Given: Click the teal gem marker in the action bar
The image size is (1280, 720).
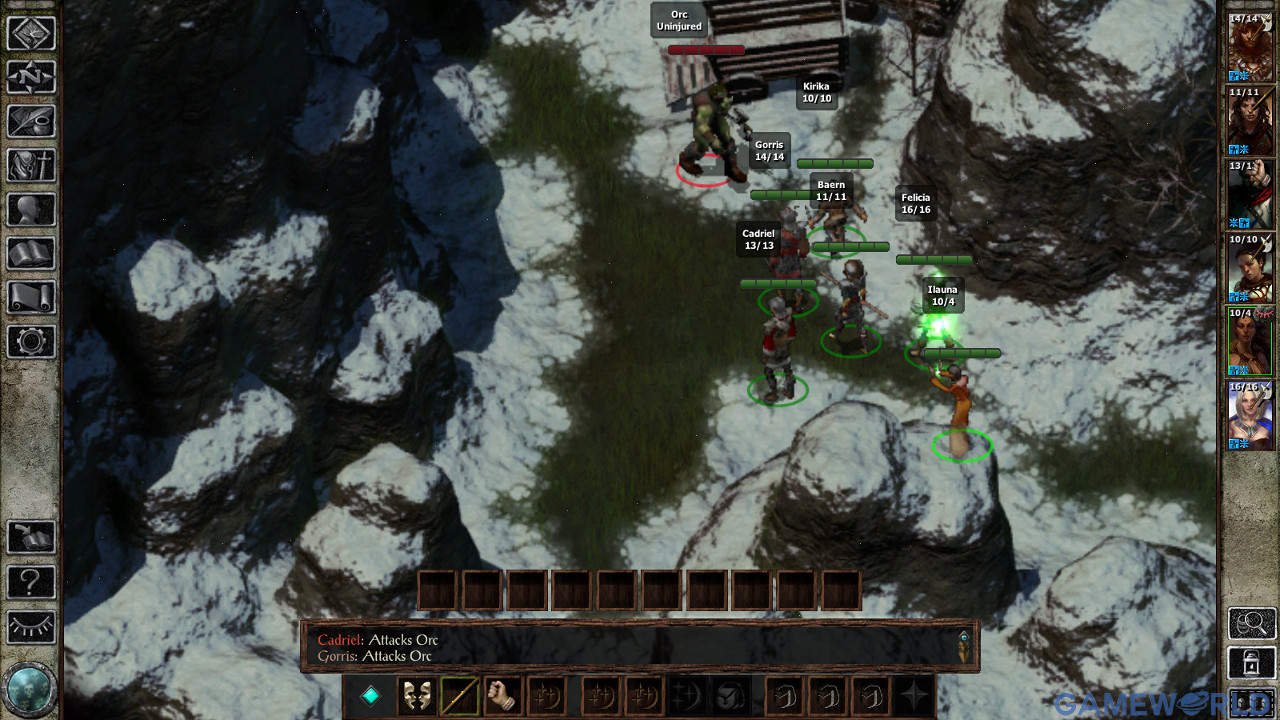Looking at the screenshot, I should click(x=370, y=696).
